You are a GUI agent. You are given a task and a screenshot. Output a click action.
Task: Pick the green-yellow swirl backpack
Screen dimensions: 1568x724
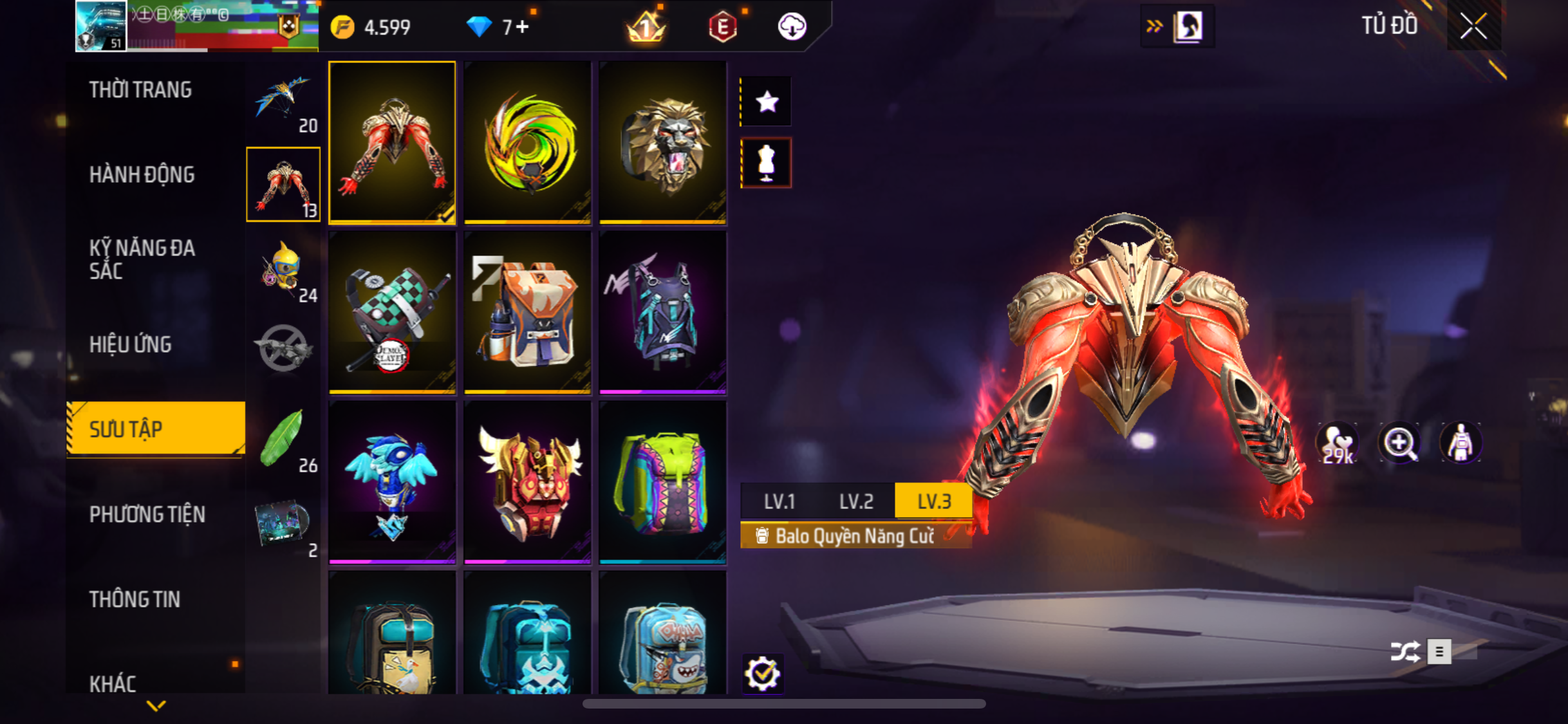(528, 143)
